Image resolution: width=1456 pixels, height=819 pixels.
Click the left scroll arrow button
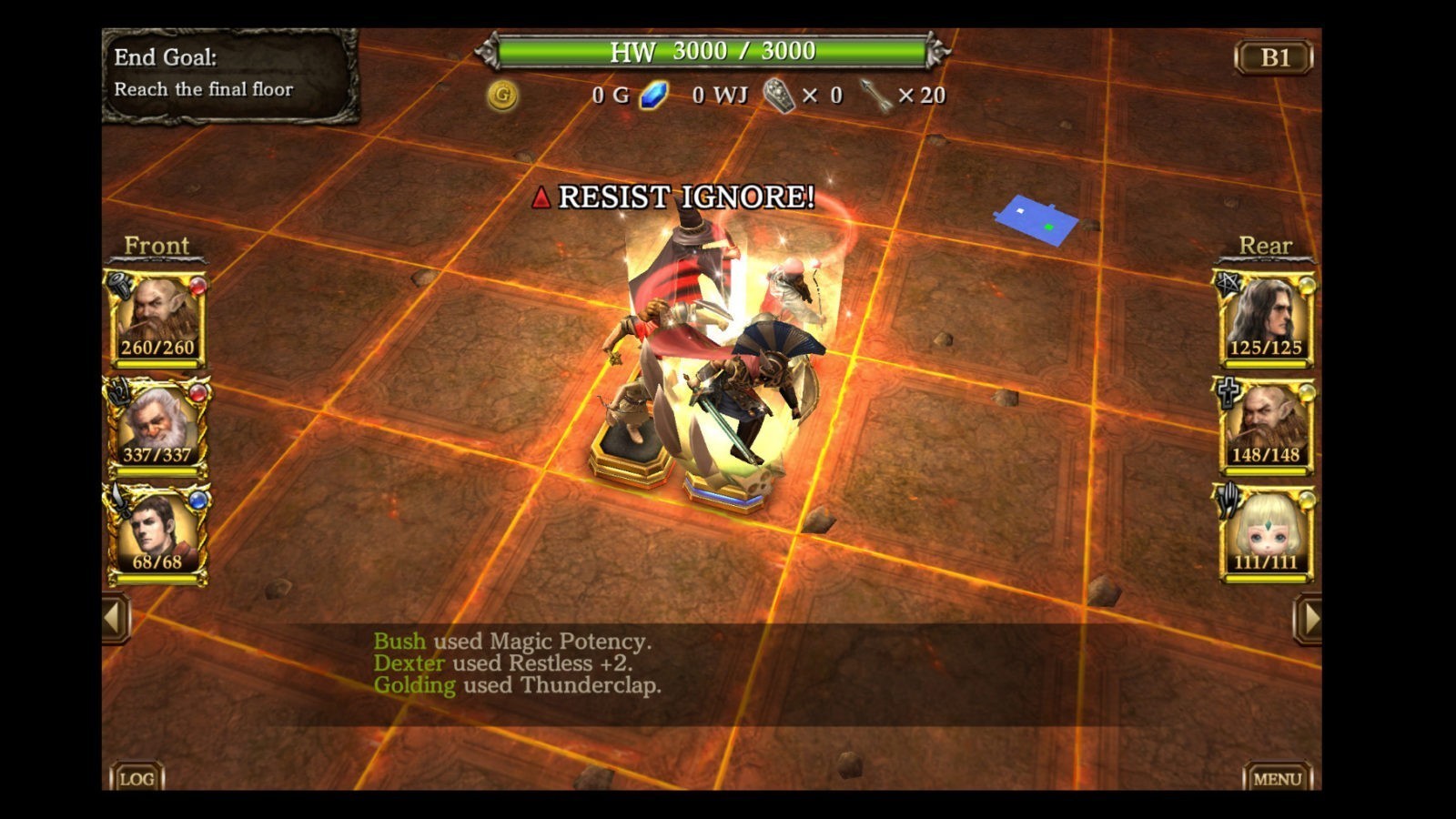pyautogui.click(x=115, y=619)
